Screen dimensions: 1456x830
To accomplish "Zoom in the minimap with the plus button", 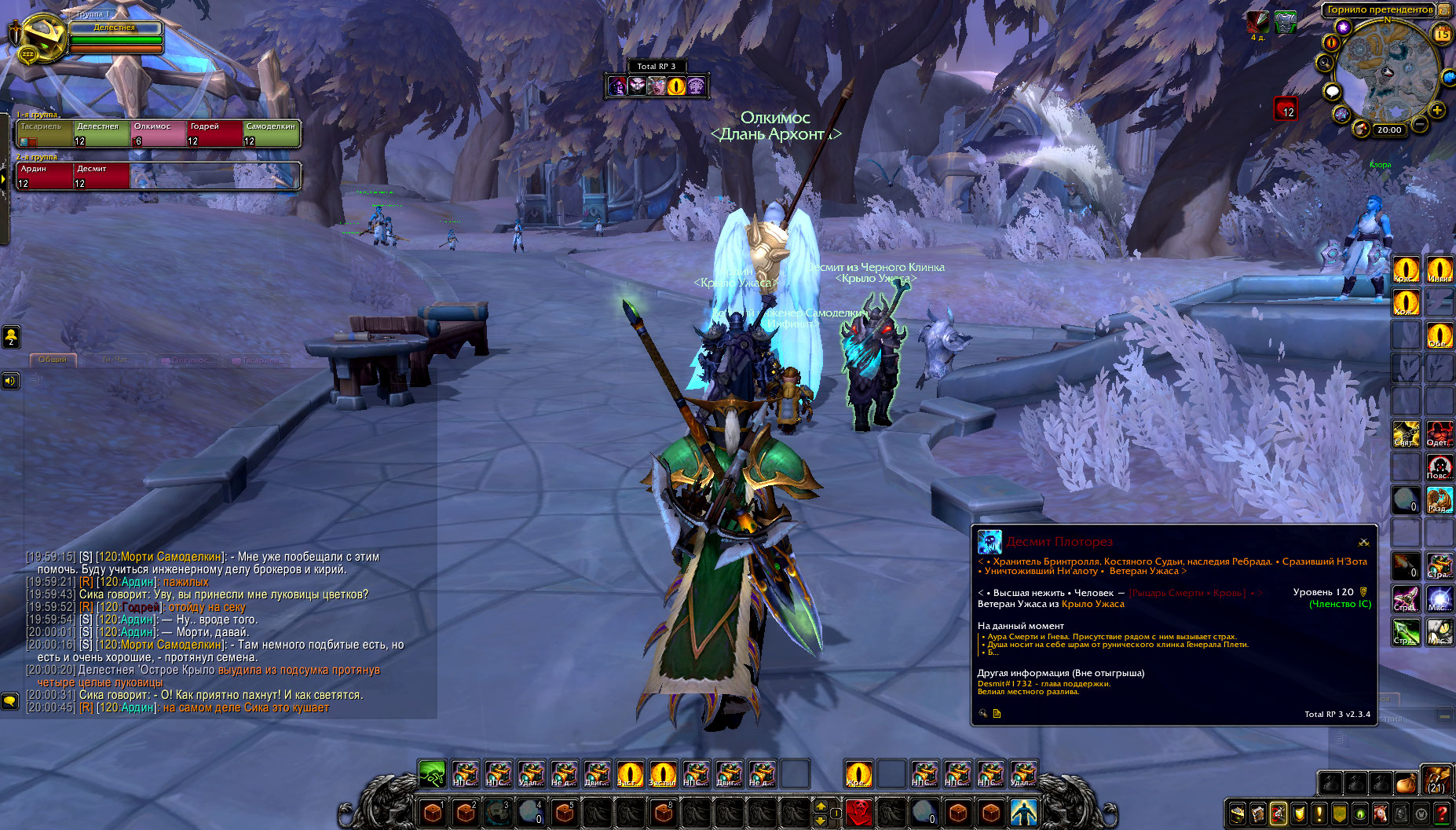I will [x=1437, y=110].
